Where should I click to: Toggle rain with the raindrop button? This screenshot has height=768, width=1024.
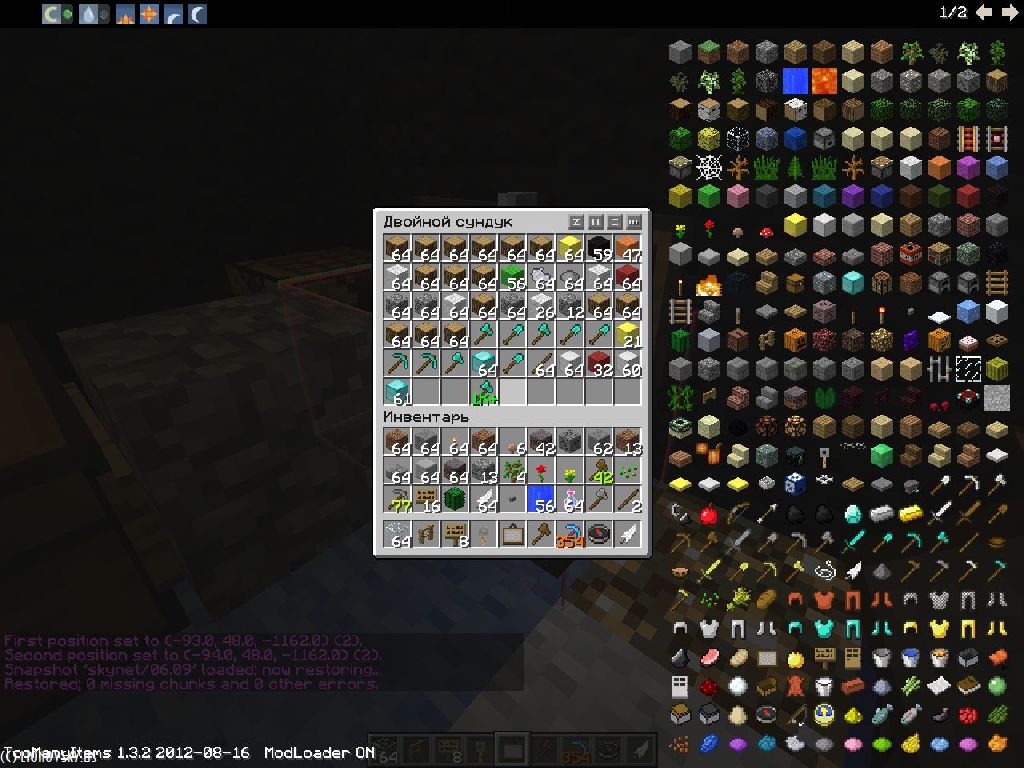point(88,14)
